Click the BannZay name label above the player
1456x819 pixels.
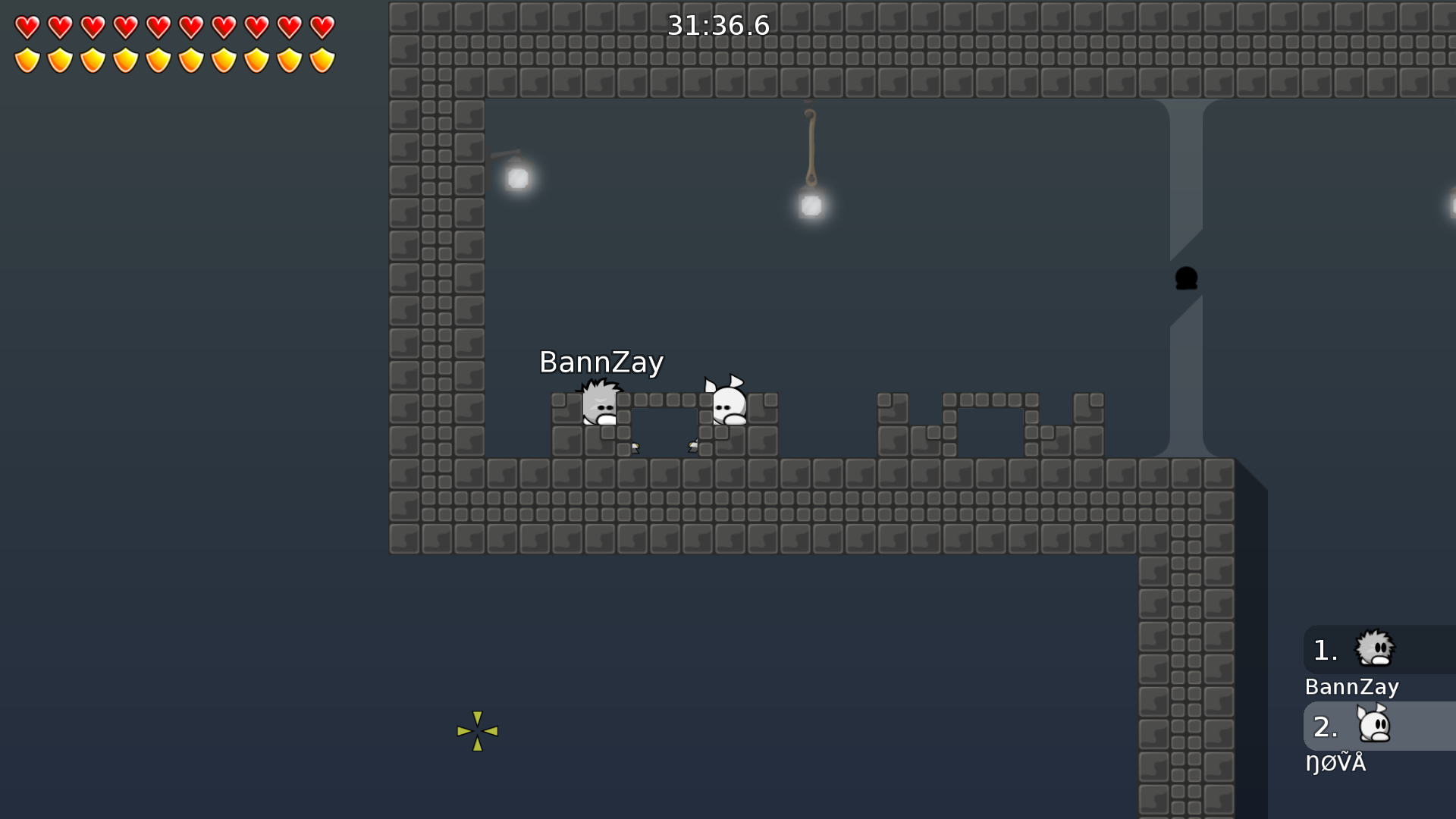pyautogui.click(x=601, y=362)
